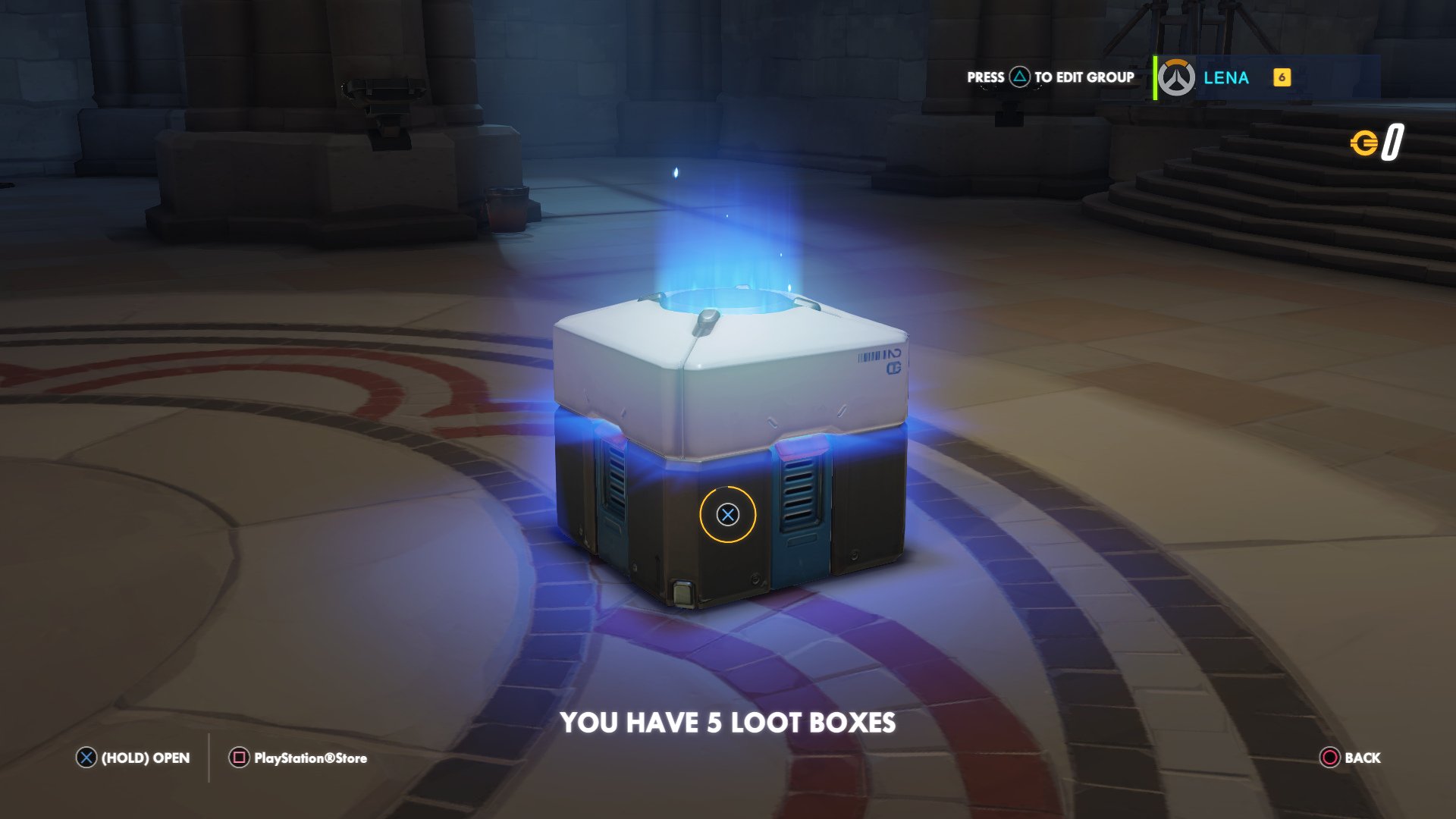Click the YOU HAVE 5 LOOT BOXES message
Screen dimensions: 1456x819
(728, 723)
